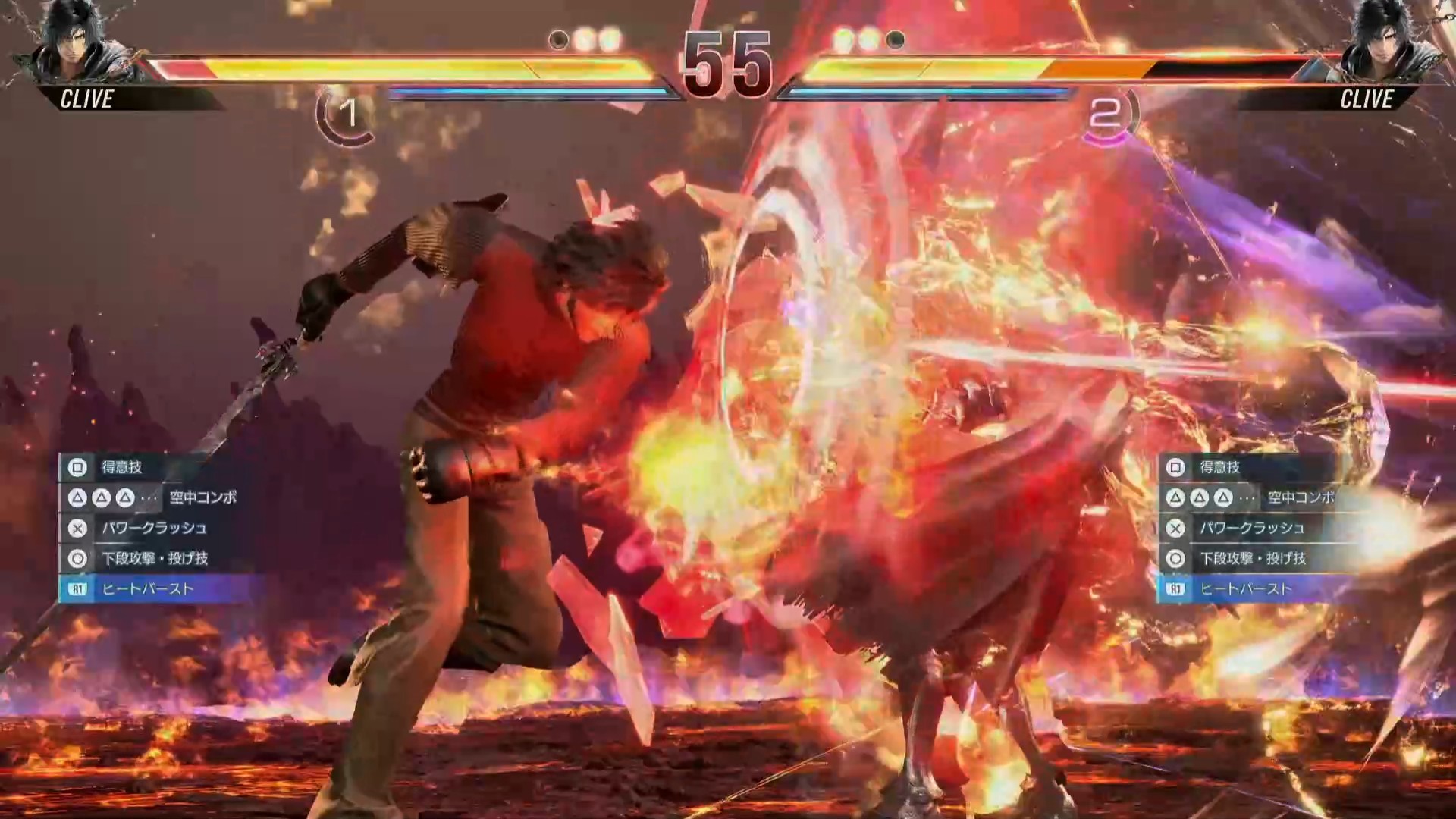Select player 2's 下段攻撃・投げ技 row
Viewport: 1456px width, 819px height.
point(1253,558)
